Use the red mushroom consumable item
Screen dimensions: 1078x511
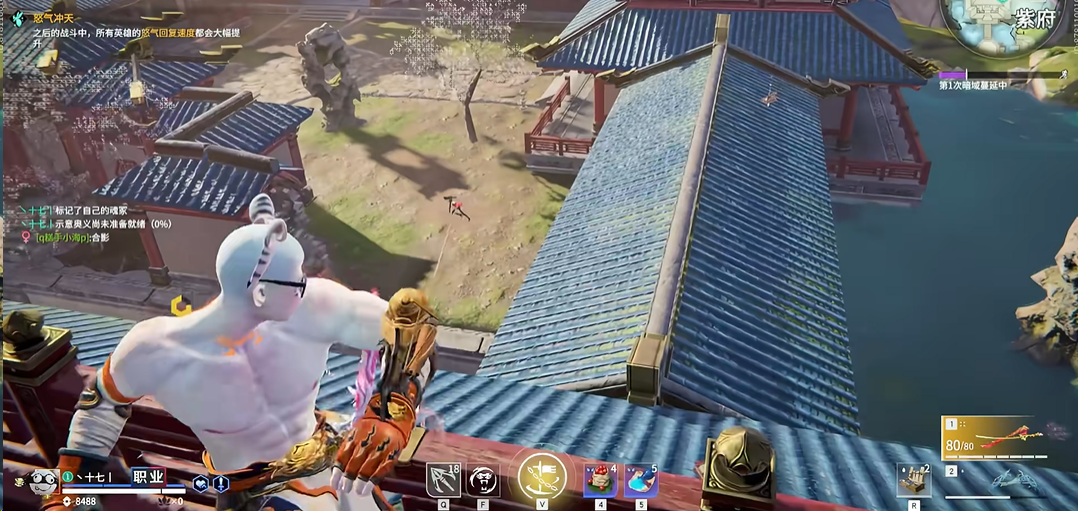coord(600,480)
